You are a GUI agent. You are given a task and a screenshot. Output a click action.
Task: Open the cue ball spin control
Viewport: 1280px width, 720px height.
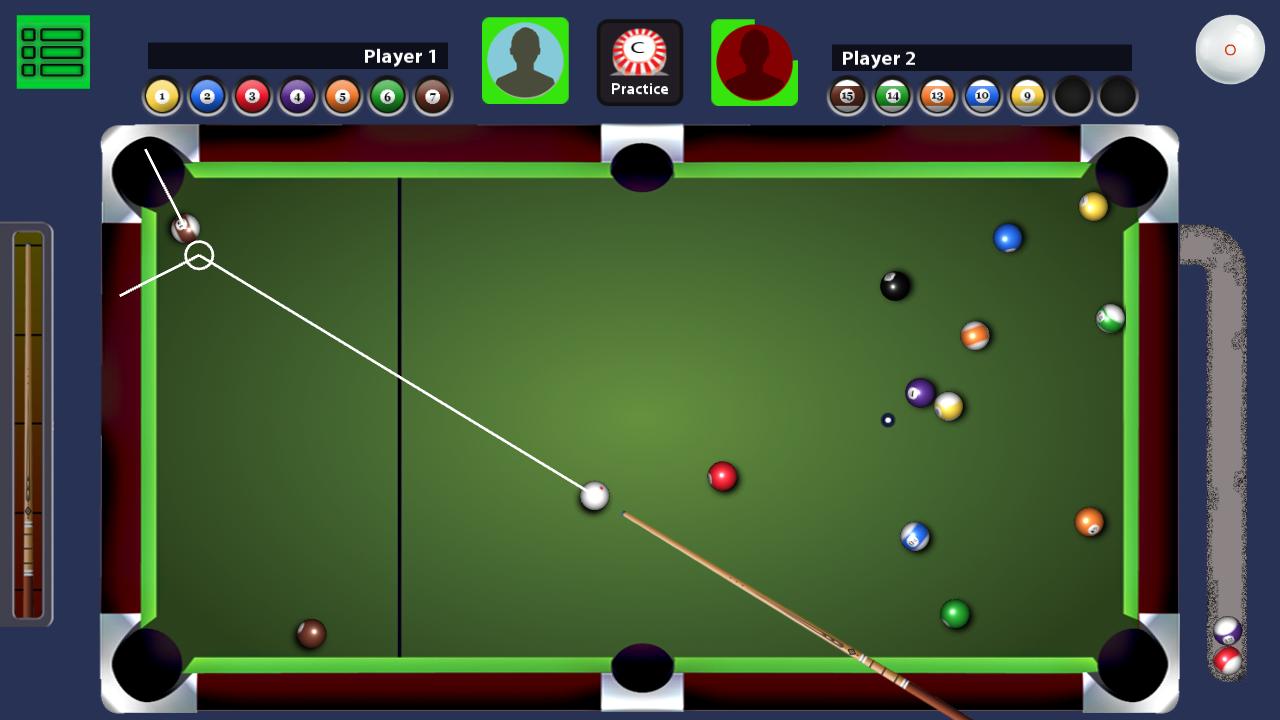[1230, 48]
